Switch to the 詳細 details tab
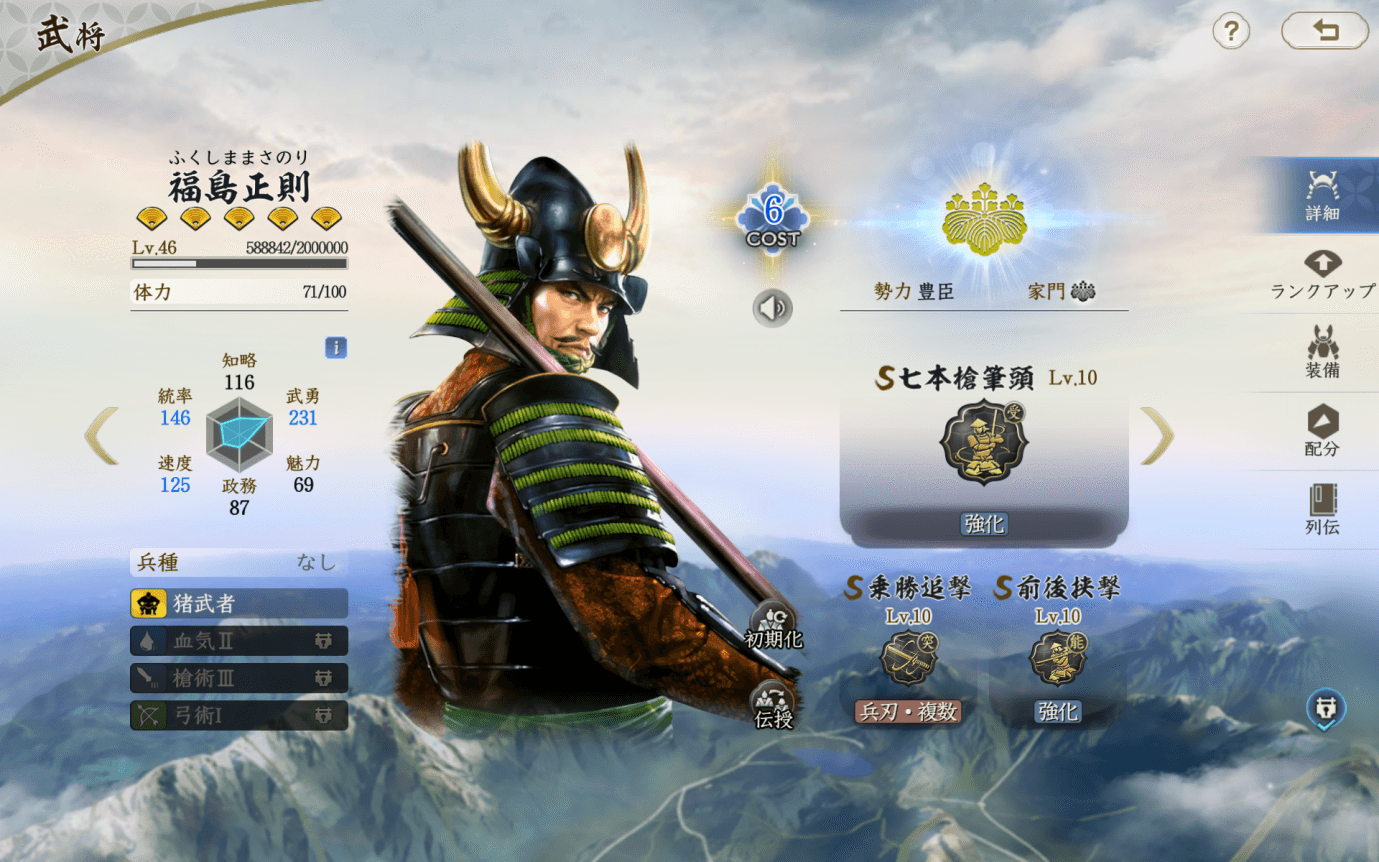 coord(1322,195)
